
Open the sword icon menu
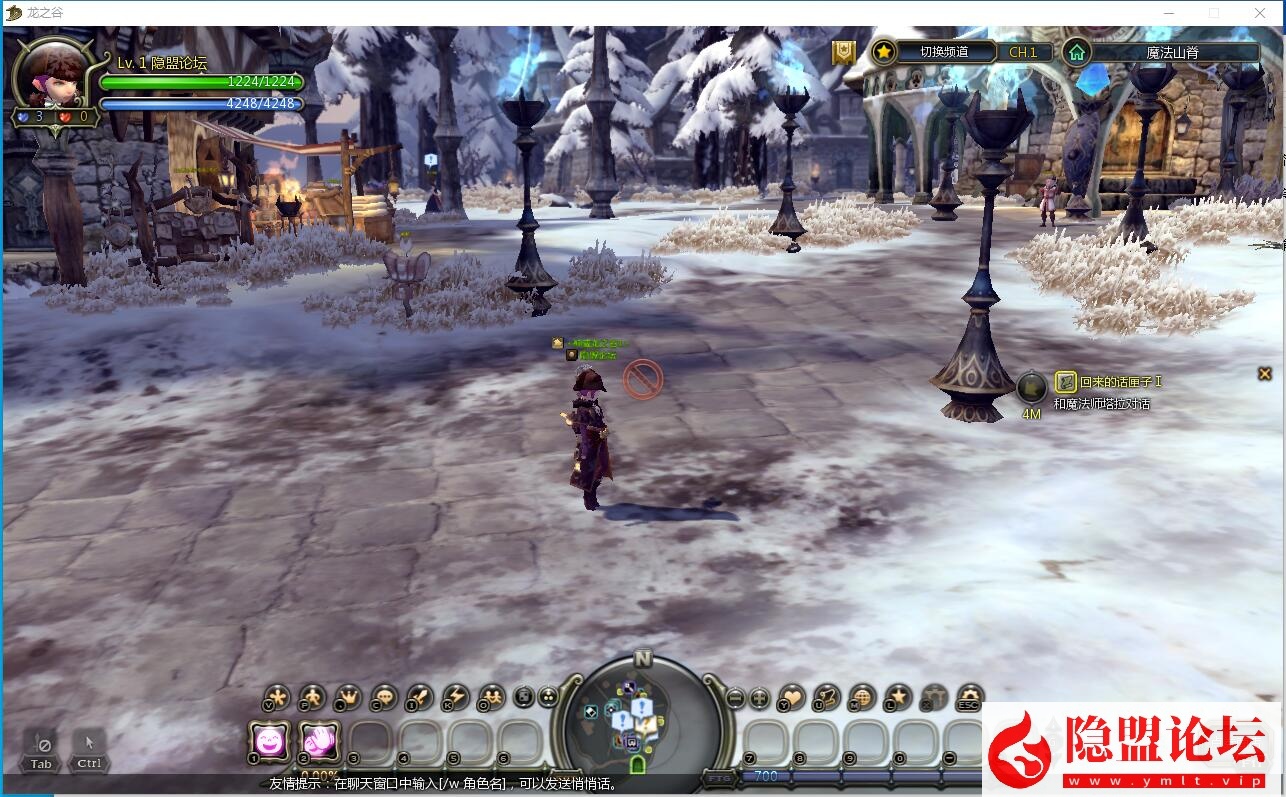pyautogui.click(x=419, y=697)
